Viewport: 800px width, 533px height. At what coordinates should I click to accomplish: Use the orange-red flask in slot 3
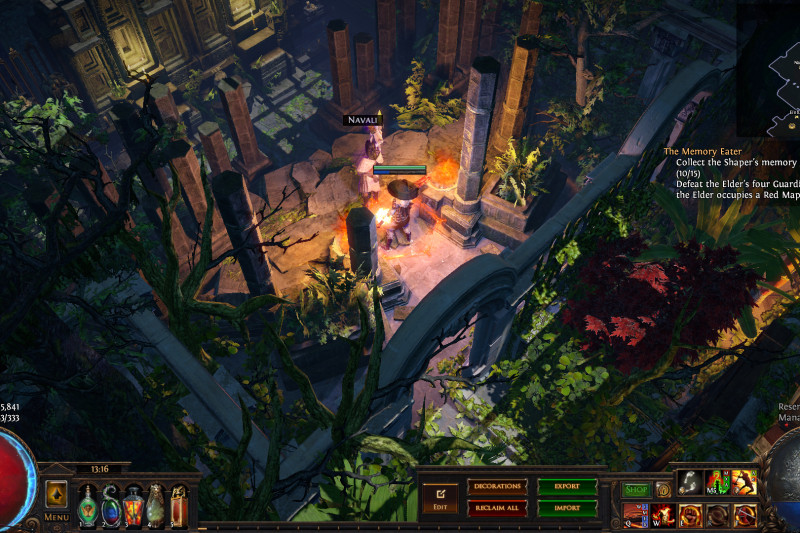tap(133, 505)
